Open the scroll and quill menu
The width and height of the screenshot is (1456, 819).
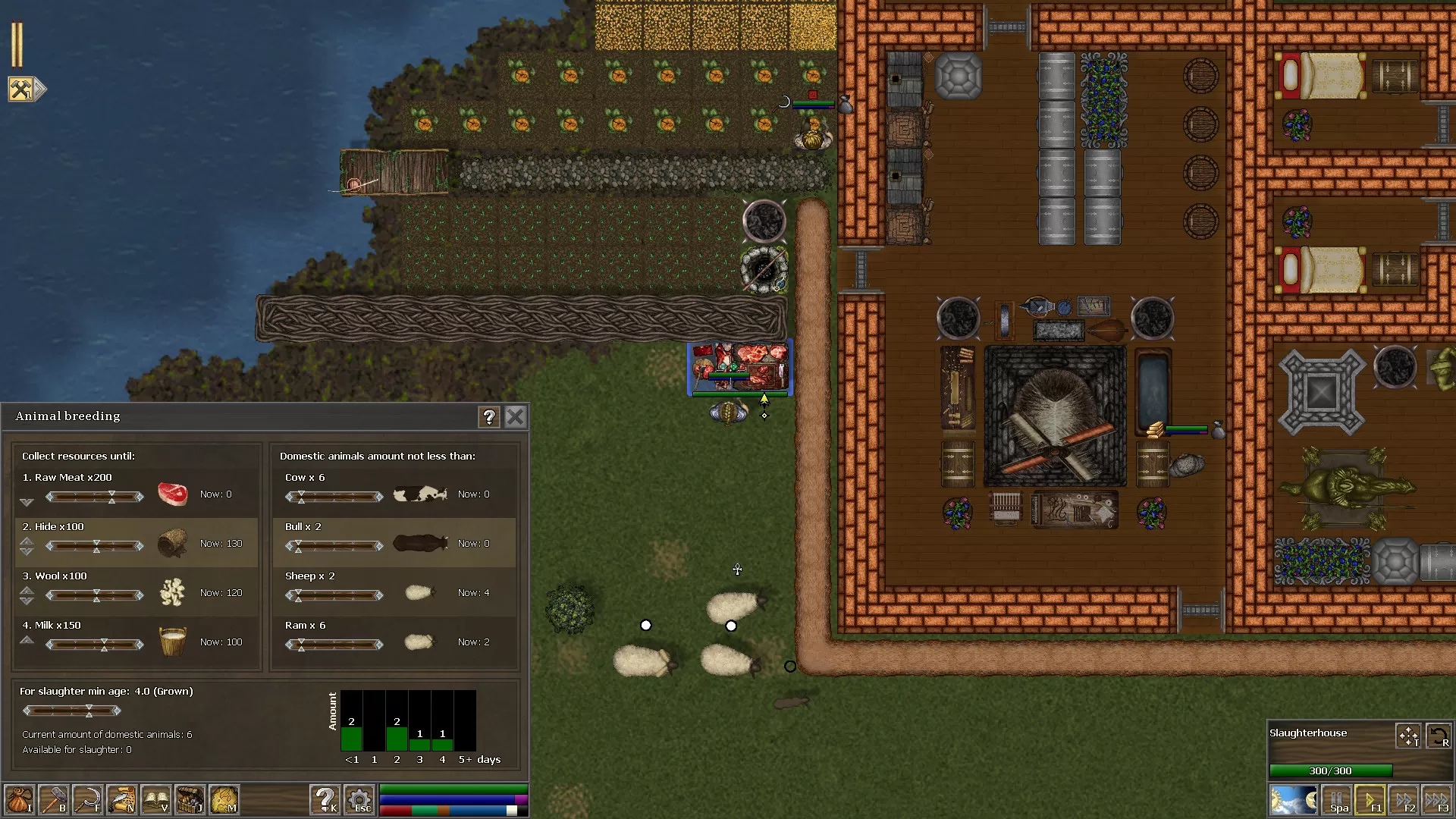tap(122, 800)
